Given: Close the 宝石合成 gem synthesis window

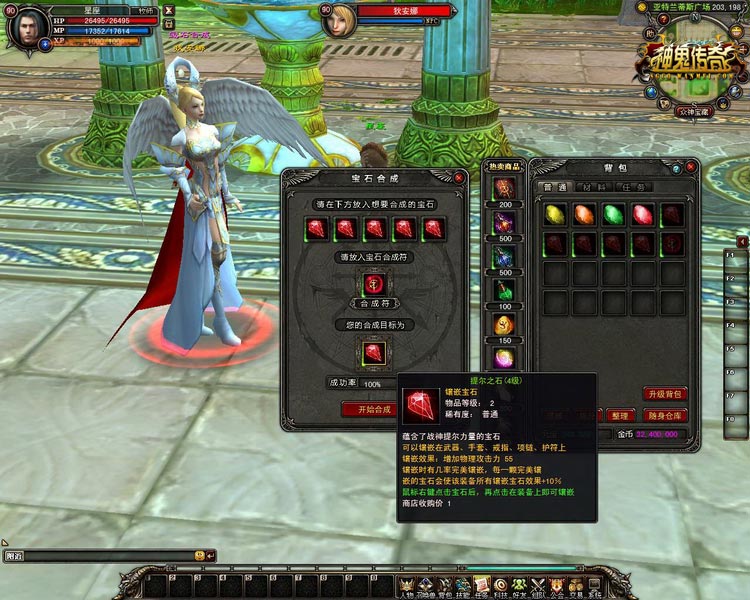Looking at the screenshot, I should (459, 178).
